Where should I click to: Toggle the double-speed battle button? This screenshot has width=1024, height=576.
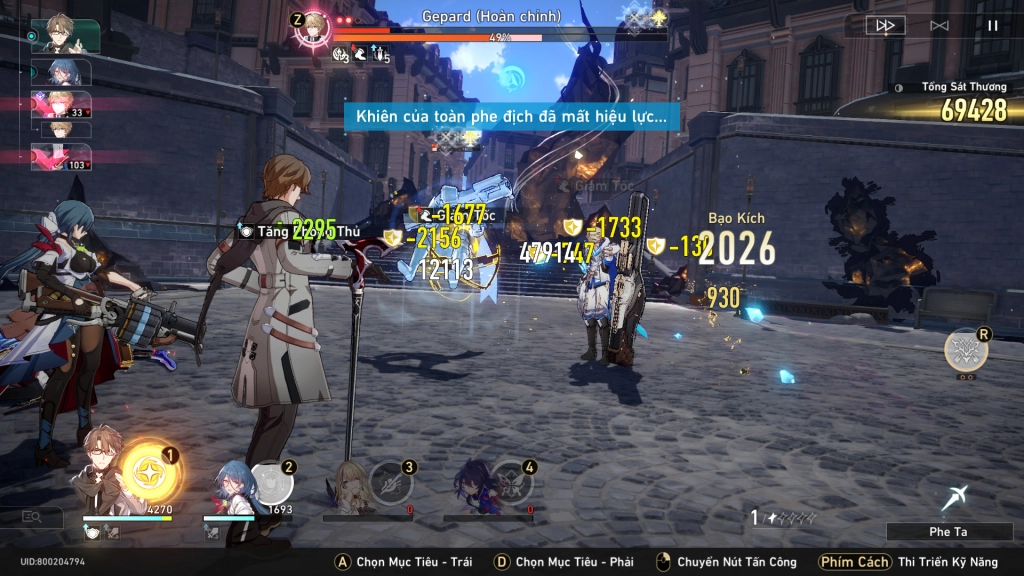point(885,26)
